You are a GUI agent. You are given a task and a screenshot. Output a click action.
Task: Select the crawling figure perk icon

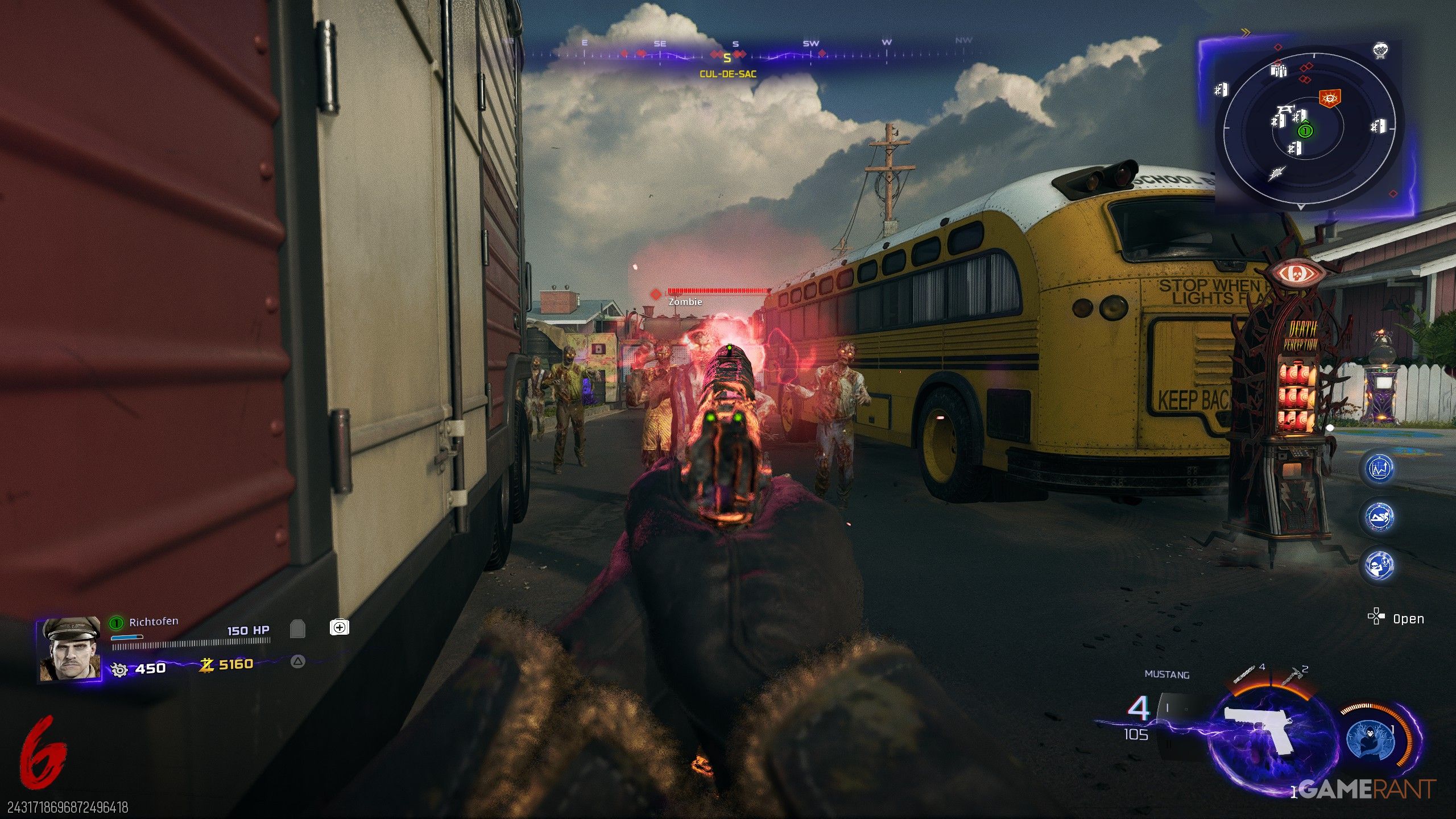pyautogui.click(x=1379, y=516)
